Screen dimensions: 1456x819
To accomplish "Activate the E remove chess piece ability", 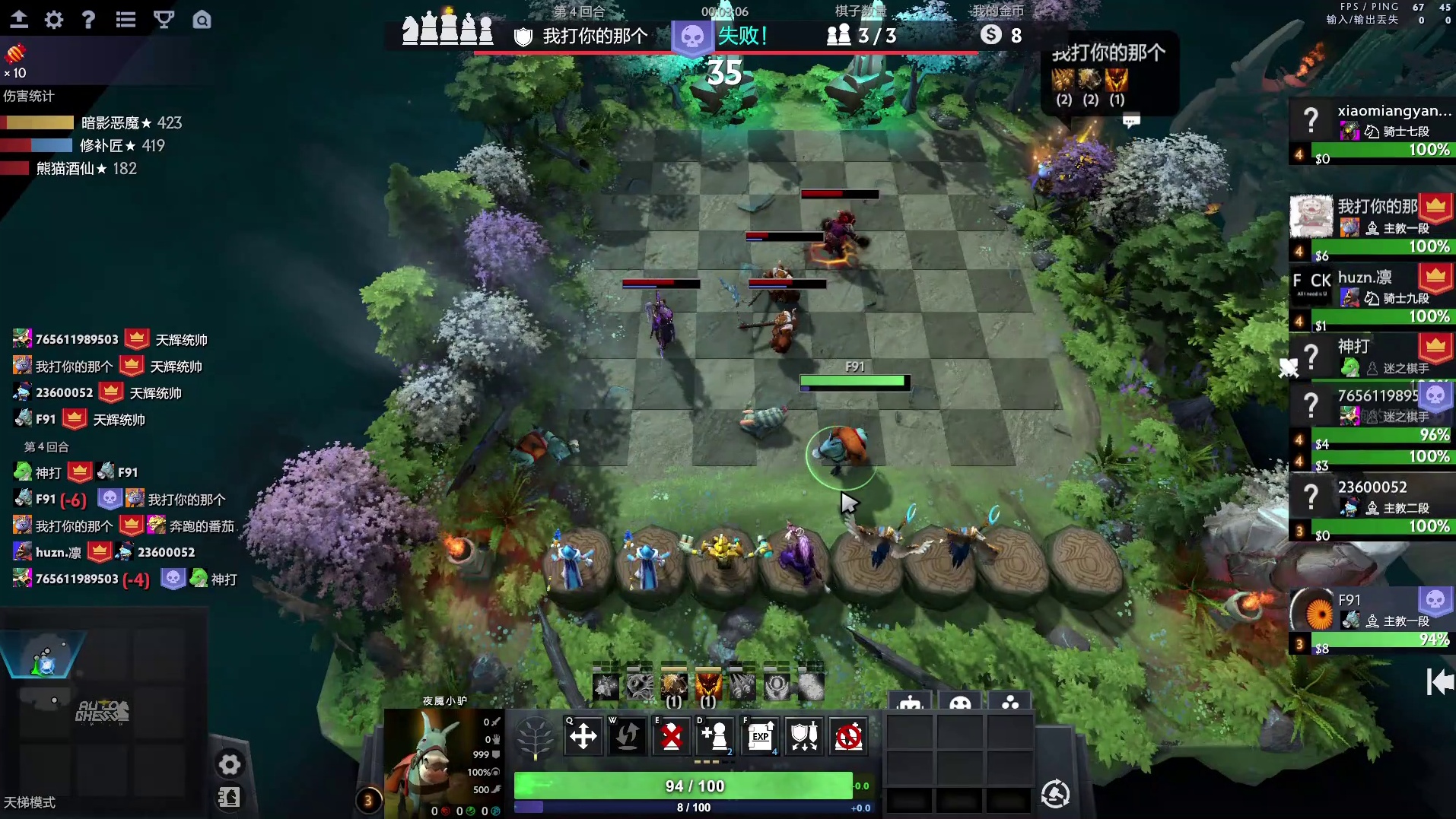I will coord(672,736).
